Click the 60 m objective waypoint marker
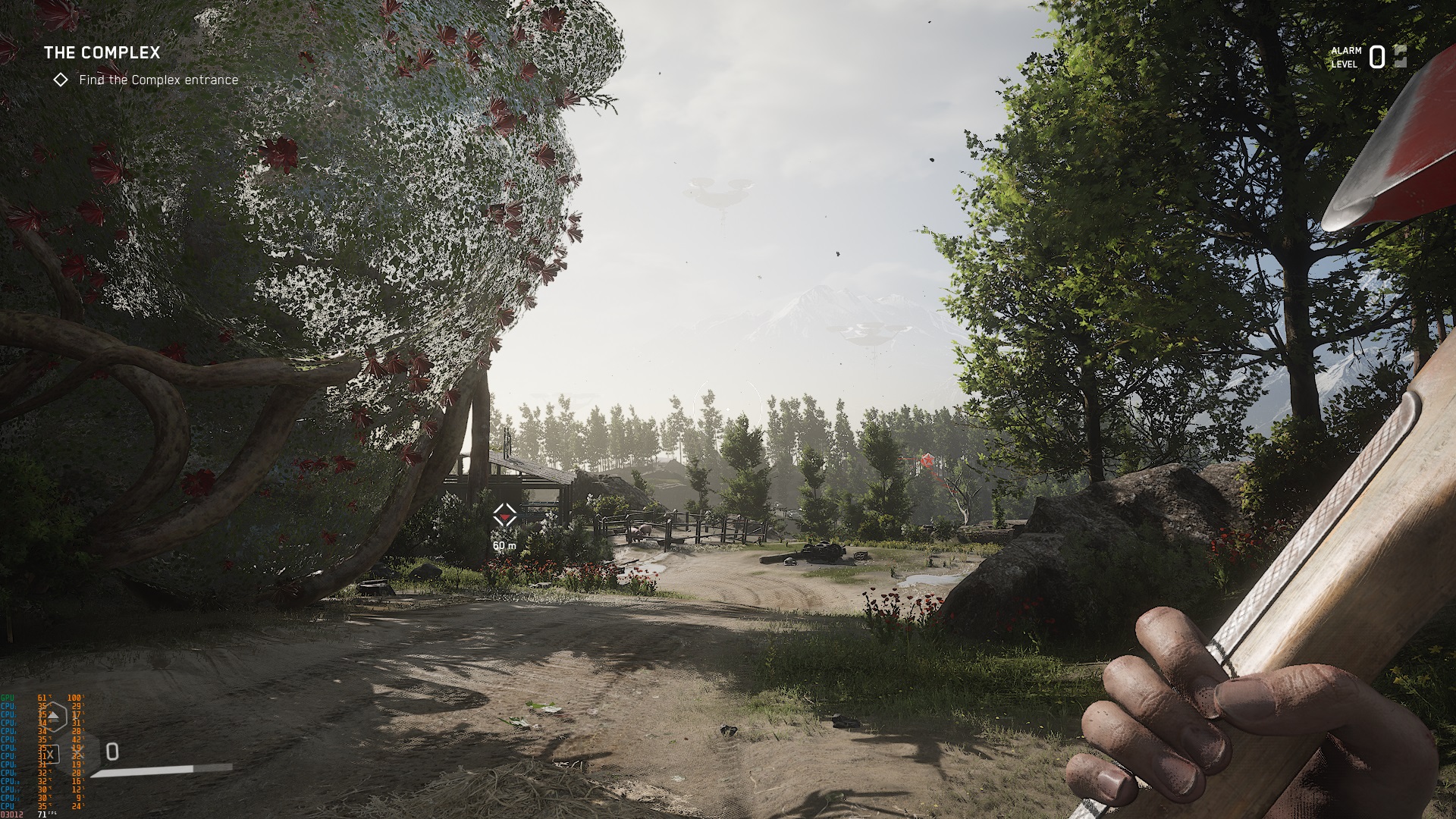Viewport: 1456px width, 819px height. click(504, 516)
